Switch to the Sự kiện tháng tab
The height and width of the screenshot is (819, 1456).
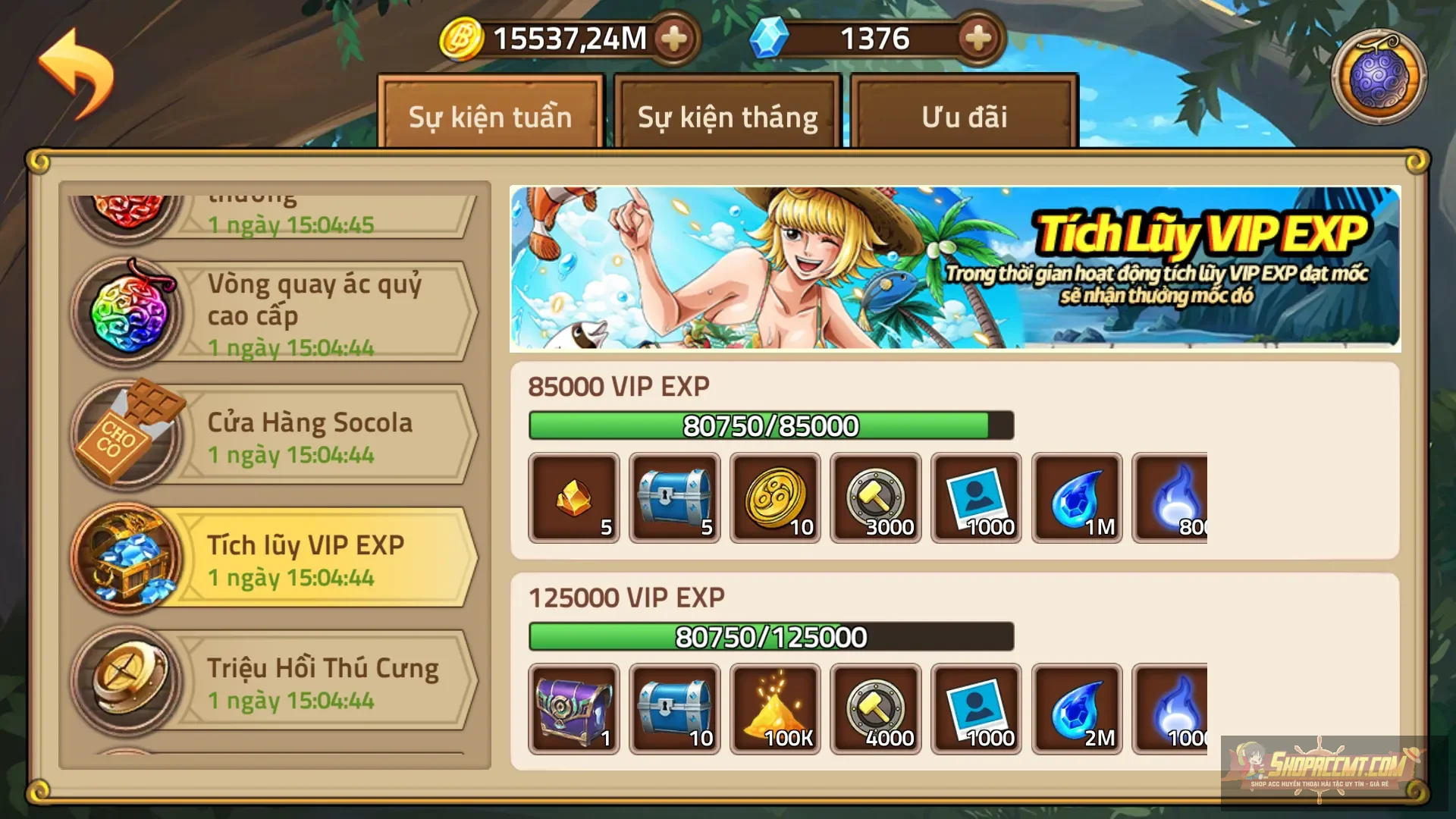click(726, 118)
